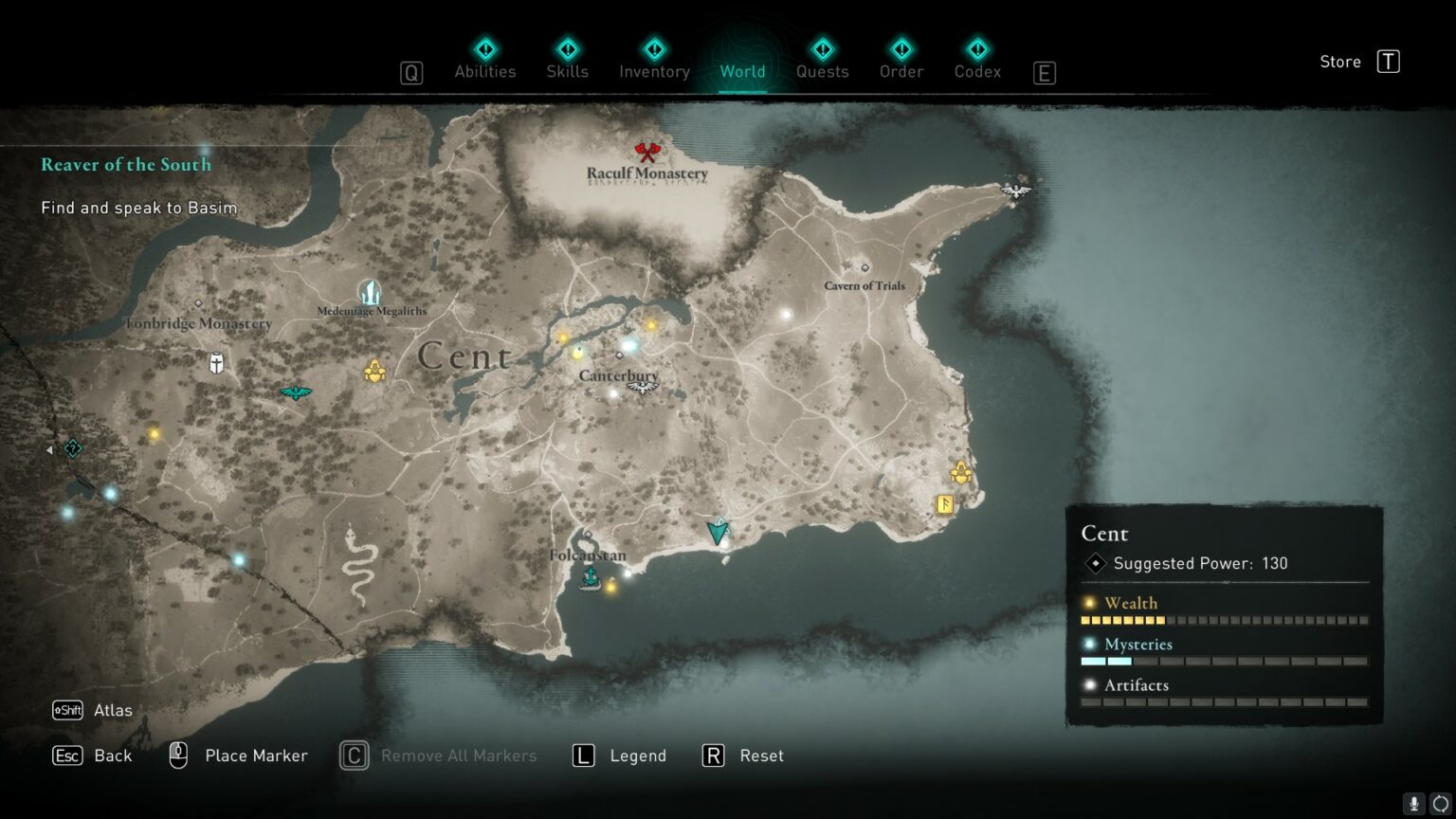Select the ship anchor dock icon at Folcanstan

588,577
